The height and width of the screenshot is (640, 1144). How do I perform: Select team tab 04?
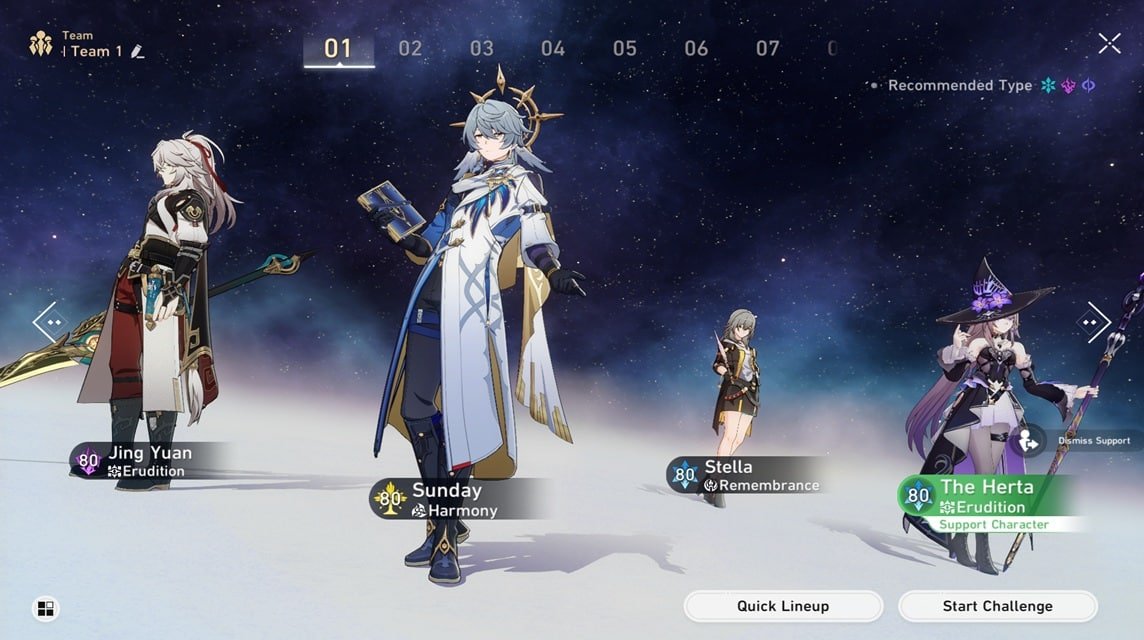click(x=553, y=48)
